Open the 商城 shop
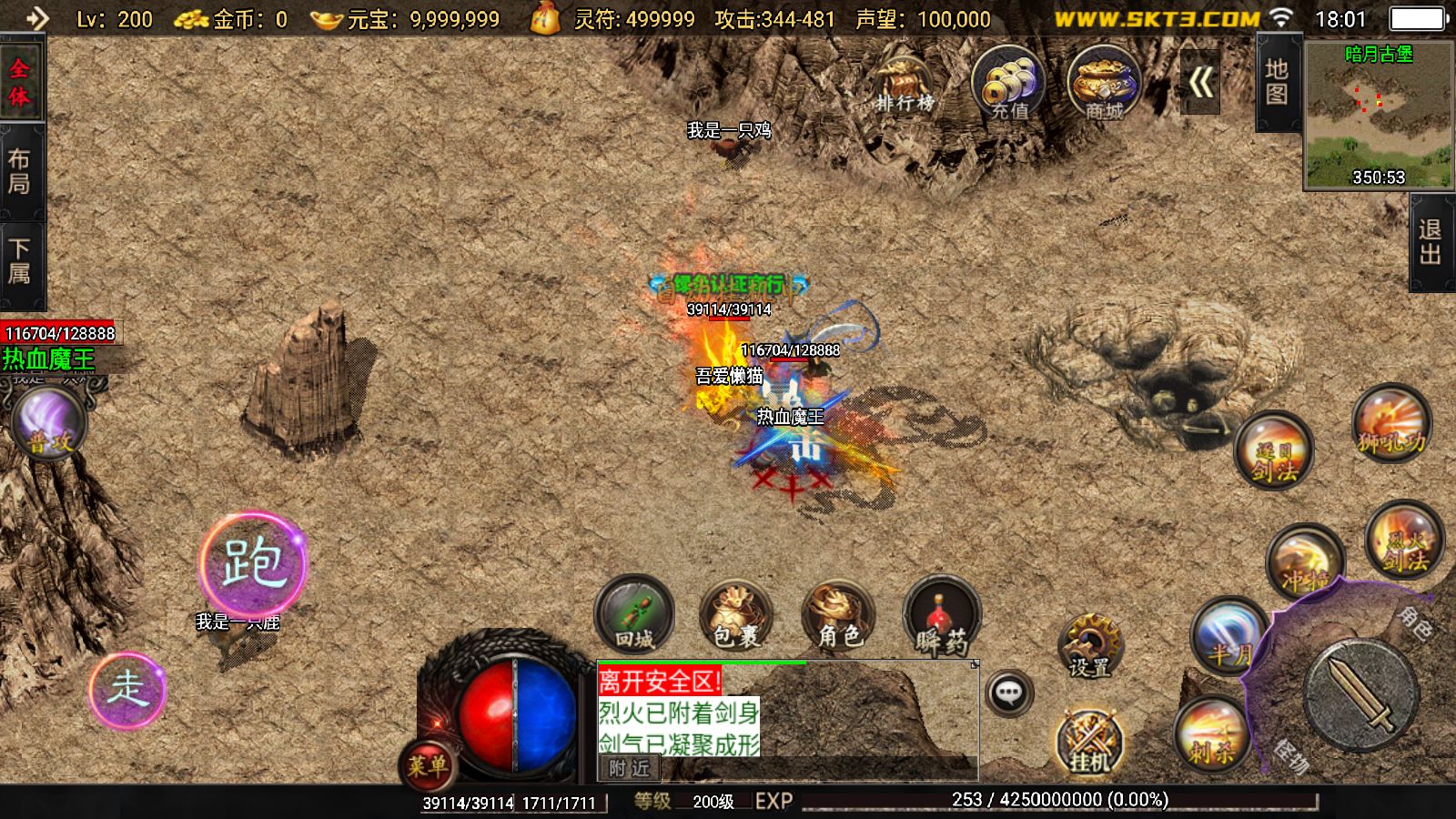This screenshot has height=819, width=1456. (1104, 84)
